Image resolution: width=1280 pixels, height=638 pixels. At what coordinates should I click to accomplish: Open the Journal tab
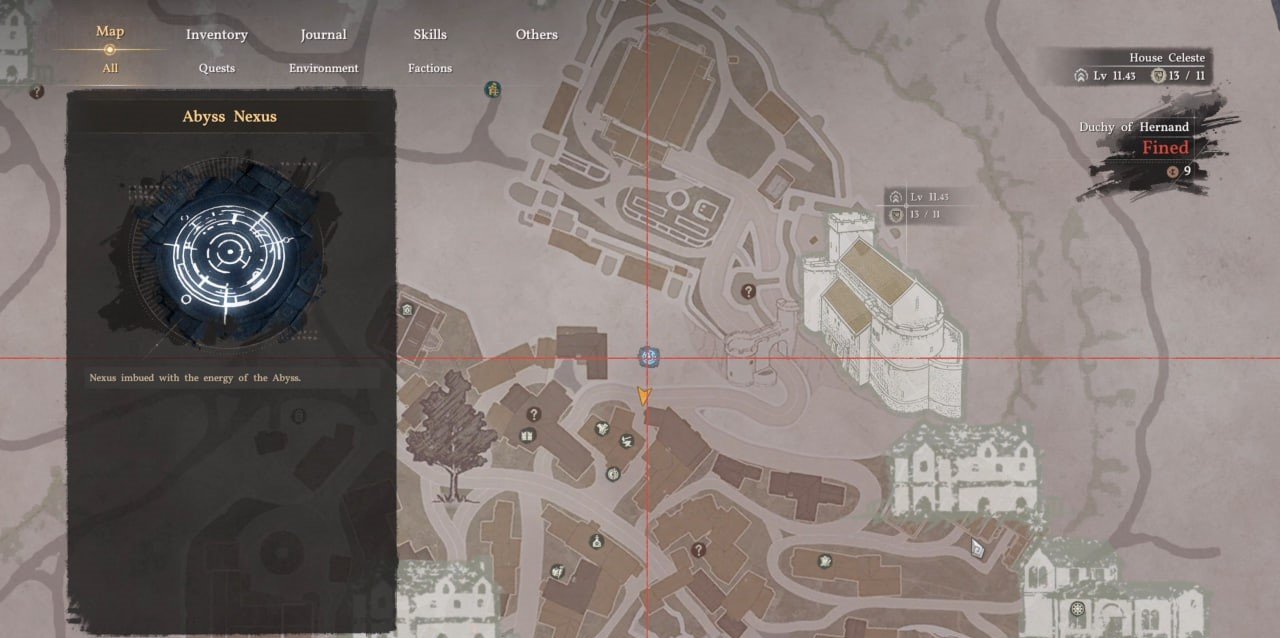(323, 35)
